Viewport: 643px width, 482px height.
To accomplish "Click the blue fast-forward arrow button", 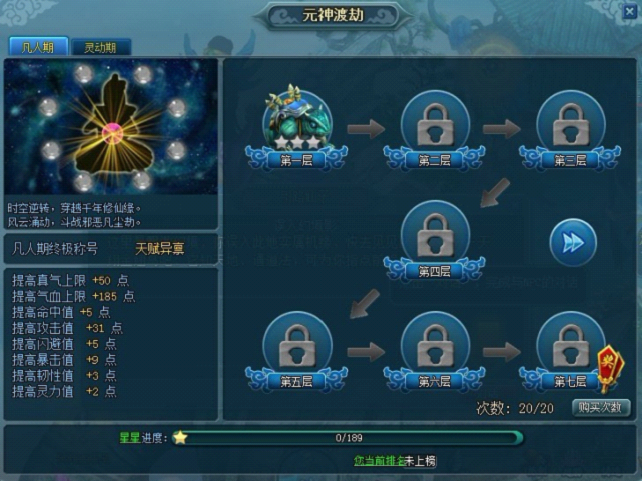I will coord(573,242).
